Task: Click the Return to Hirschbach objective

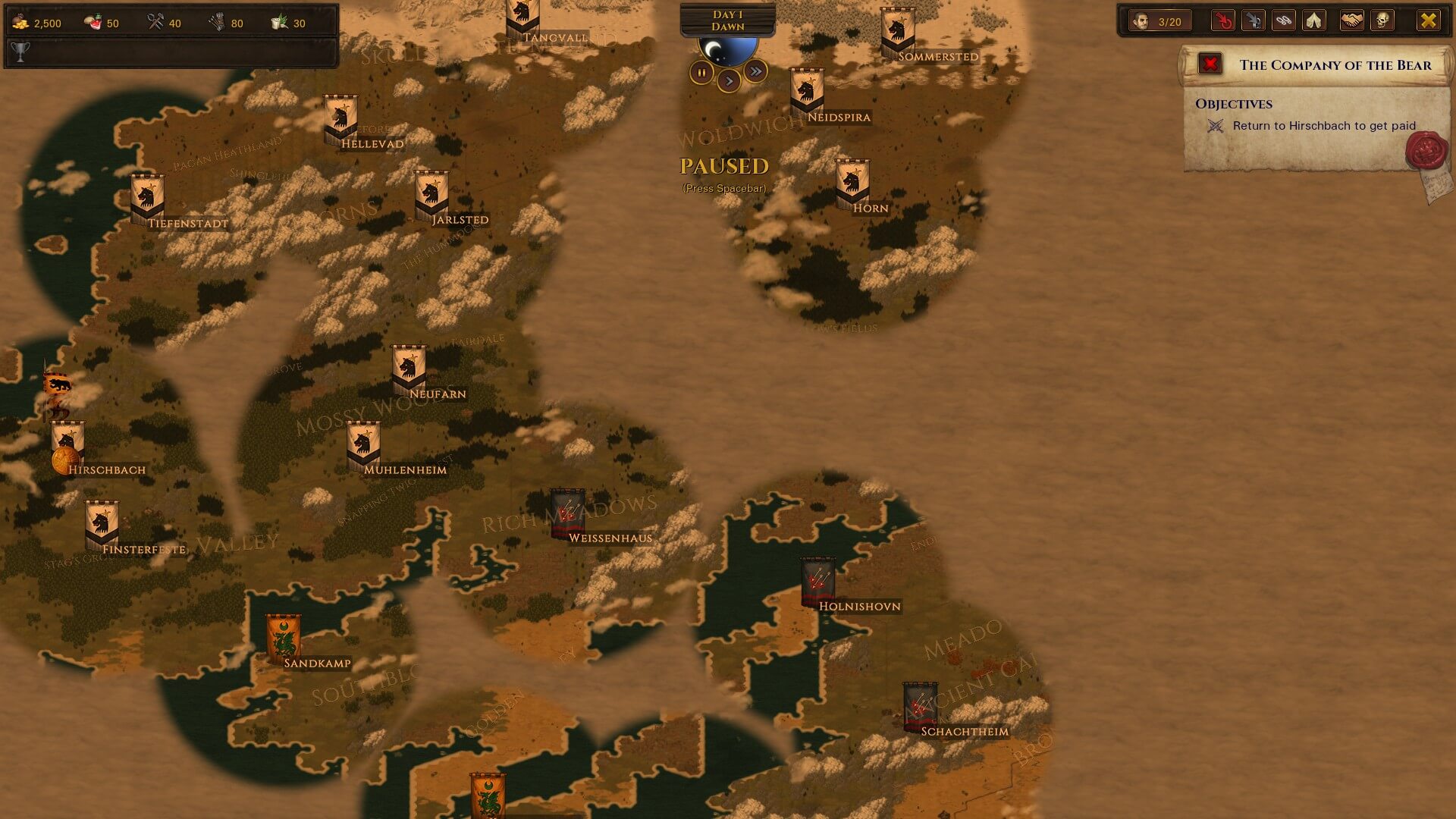Action: 1323,126
